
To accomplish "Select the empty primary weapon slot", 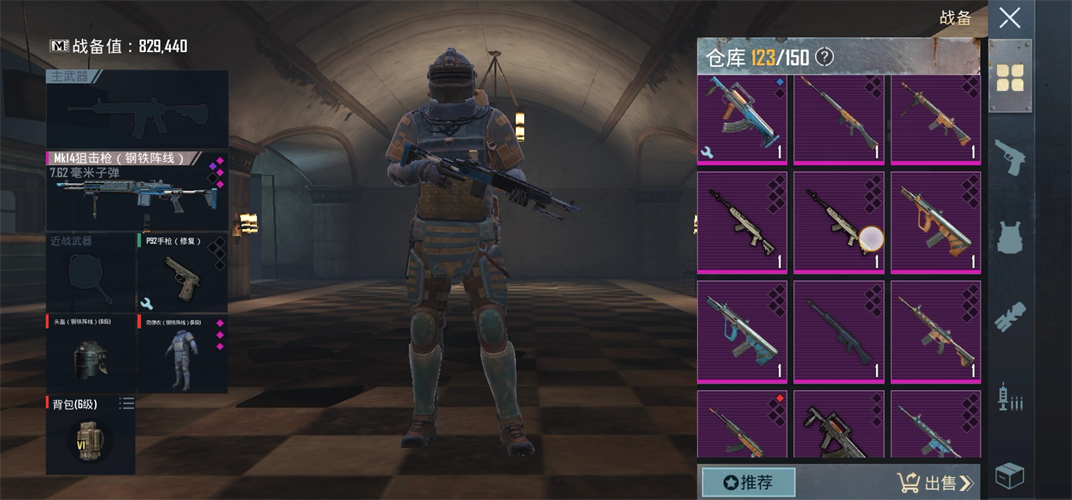I will coord(136,109).
